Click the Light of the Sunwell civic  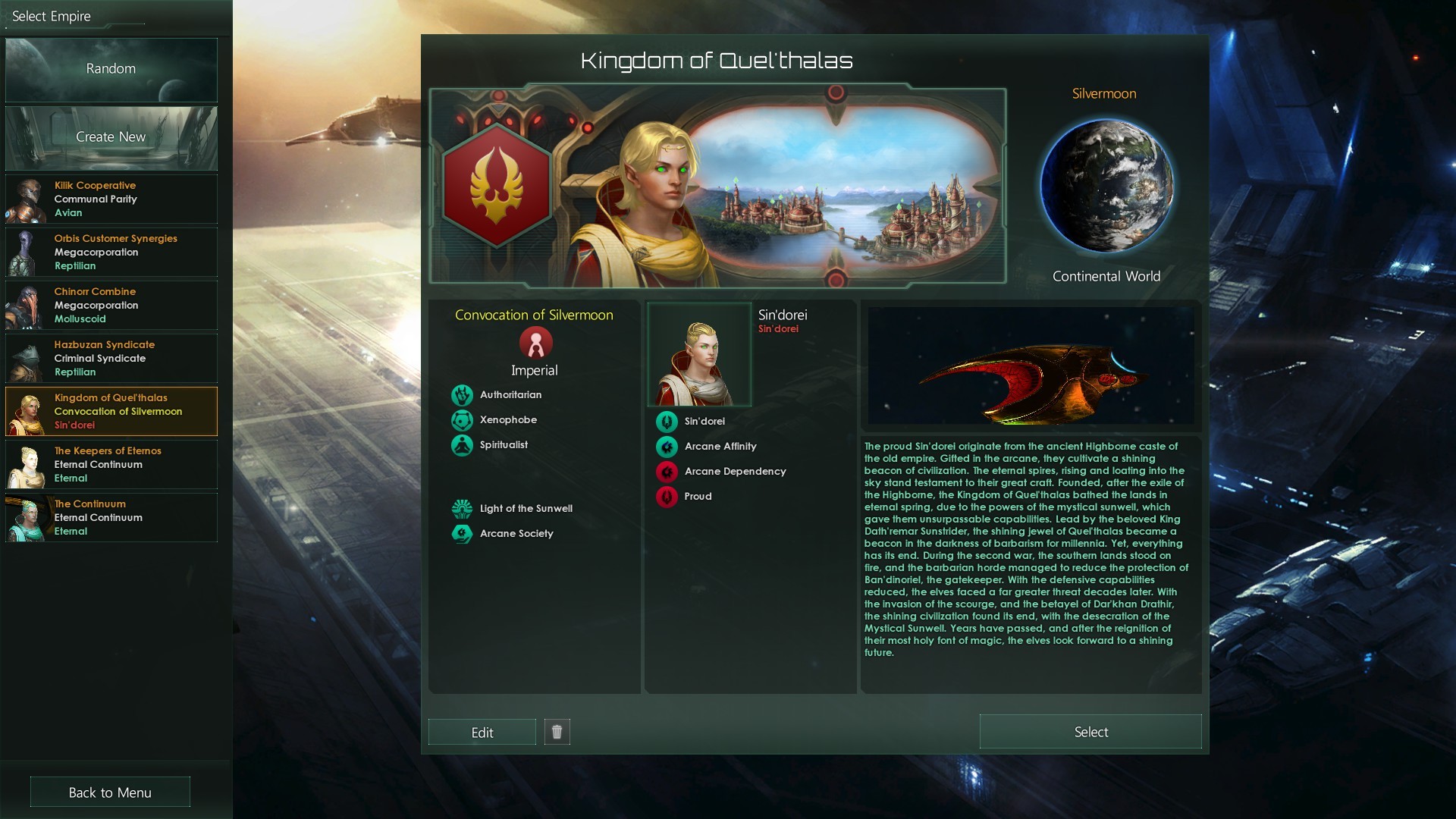point(462,509)
